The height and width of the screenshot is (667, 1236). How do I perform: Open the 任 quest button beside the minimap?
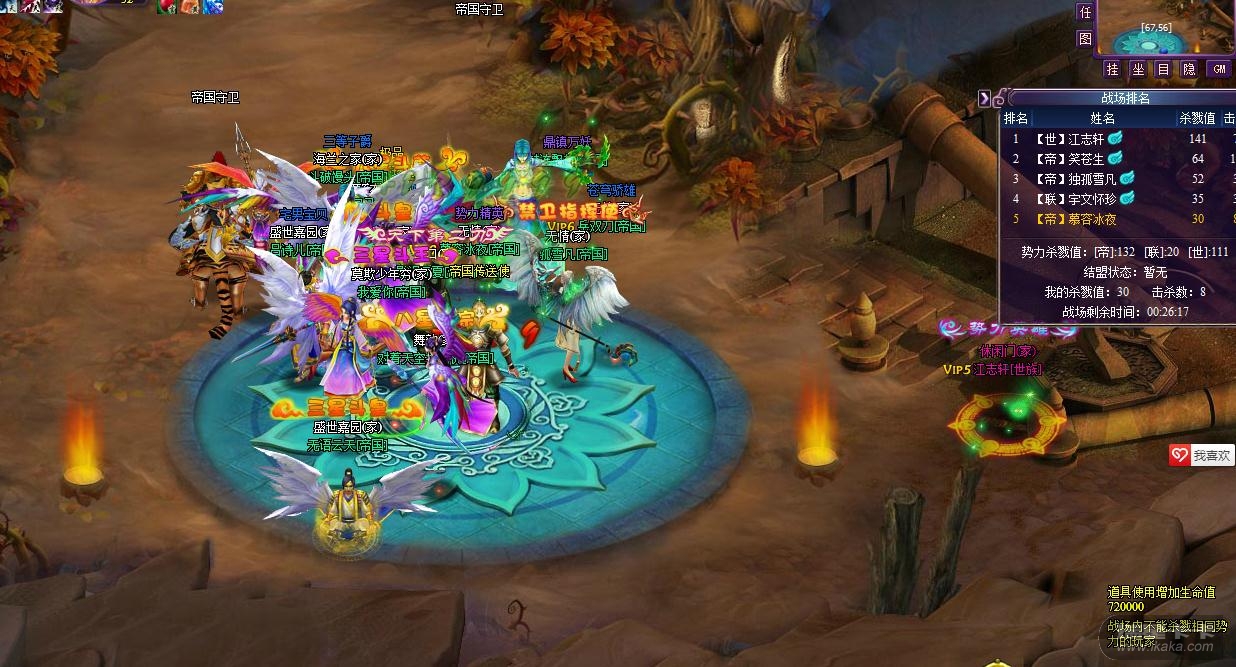point(1085,13)
